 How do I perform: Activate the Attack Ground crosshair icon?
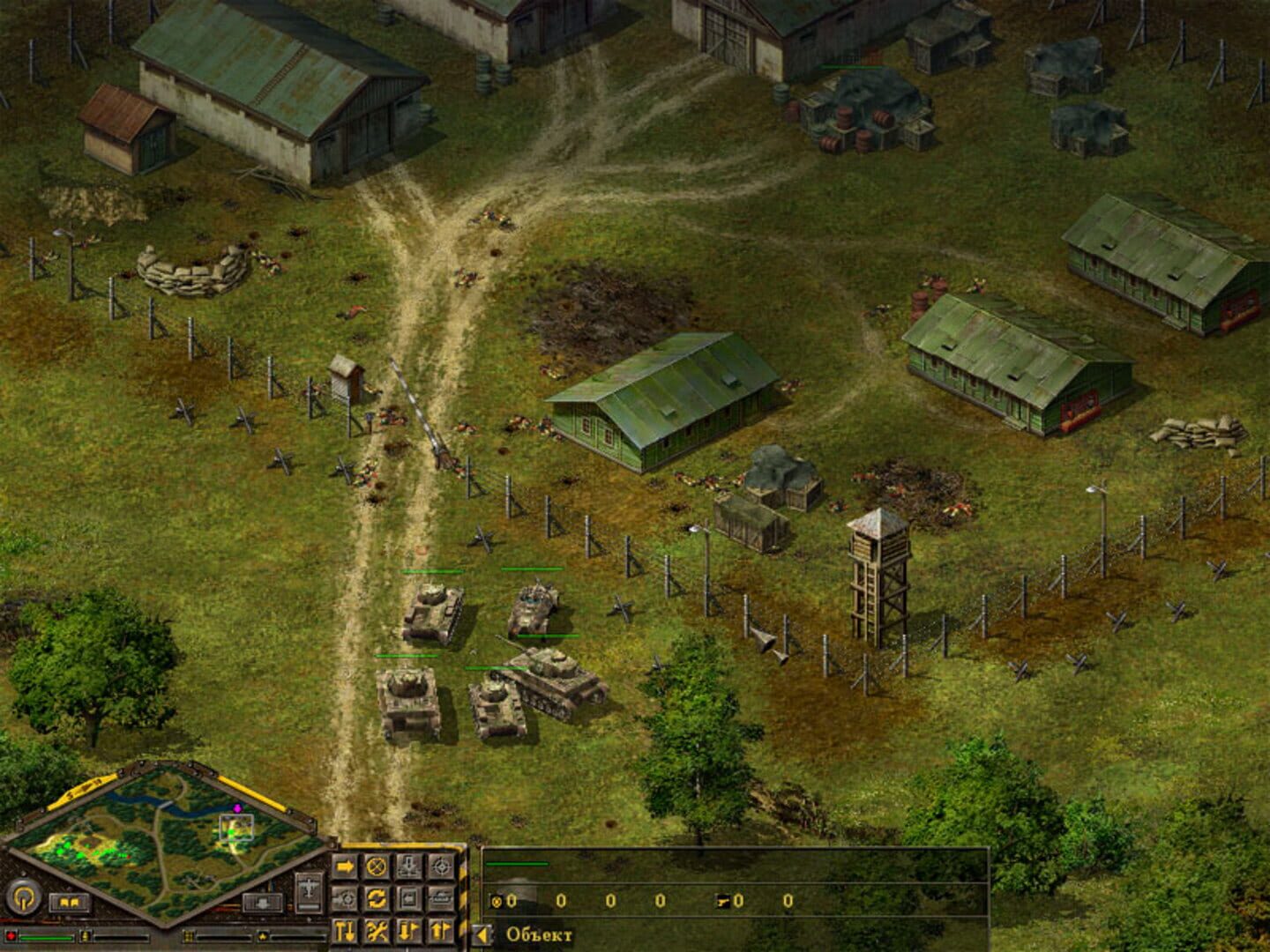click(440, 866)
